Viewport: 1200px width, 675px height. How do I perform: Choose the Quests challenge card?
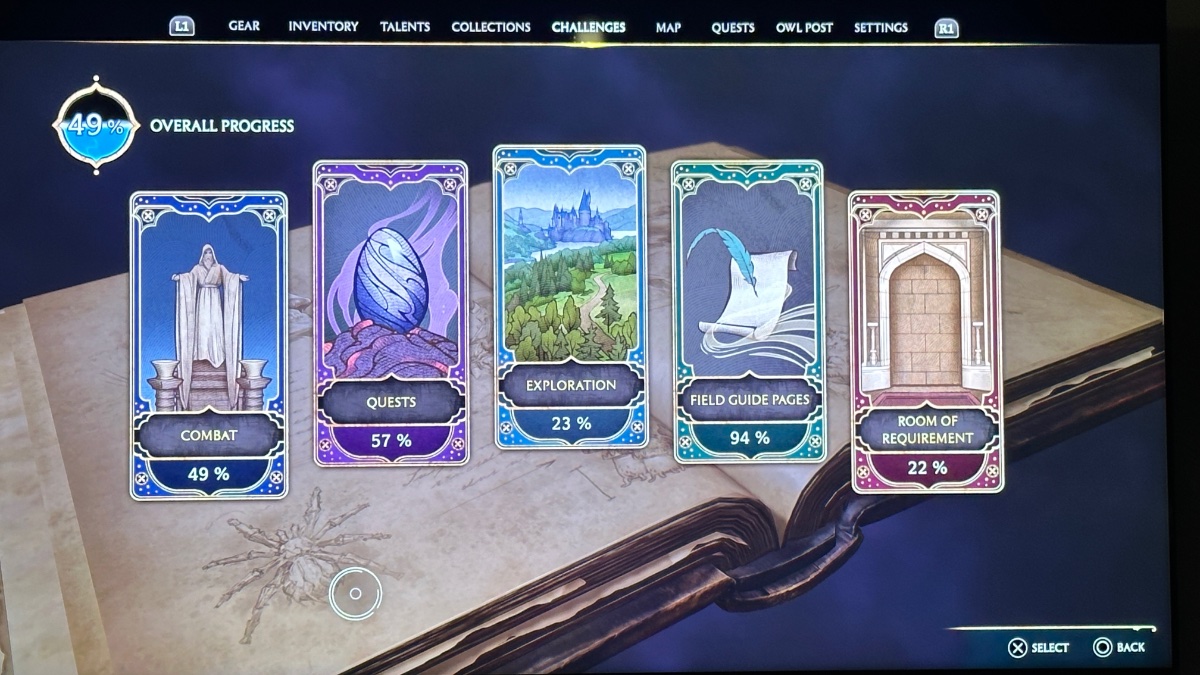point(390,312)
